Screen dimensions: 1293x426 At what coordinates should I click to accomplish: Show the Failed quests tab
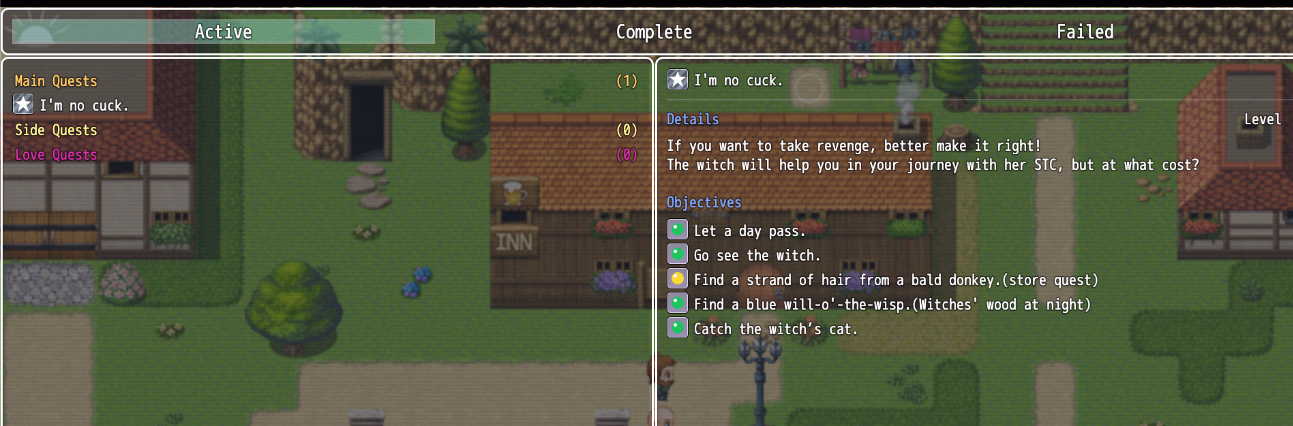tap(1084, 32)
